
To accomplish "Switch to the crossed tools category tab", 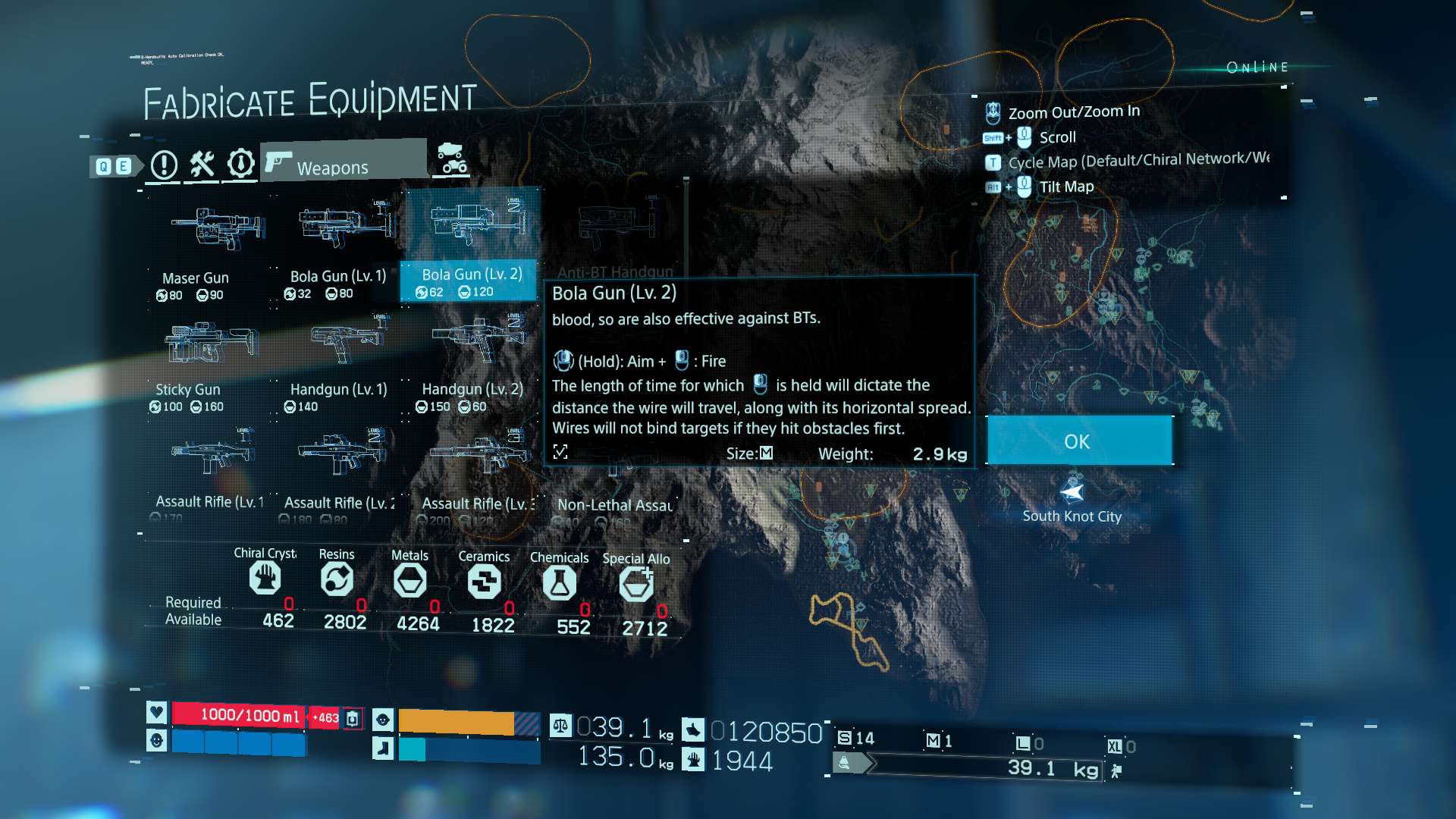I will 202,164.
